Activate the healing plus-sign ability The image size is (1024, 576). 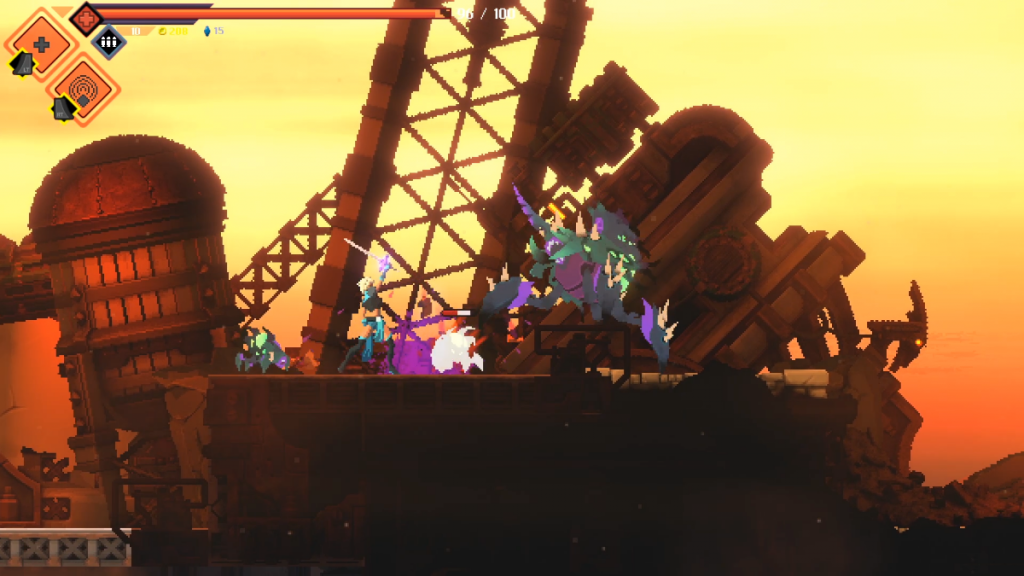click(40, 43)
